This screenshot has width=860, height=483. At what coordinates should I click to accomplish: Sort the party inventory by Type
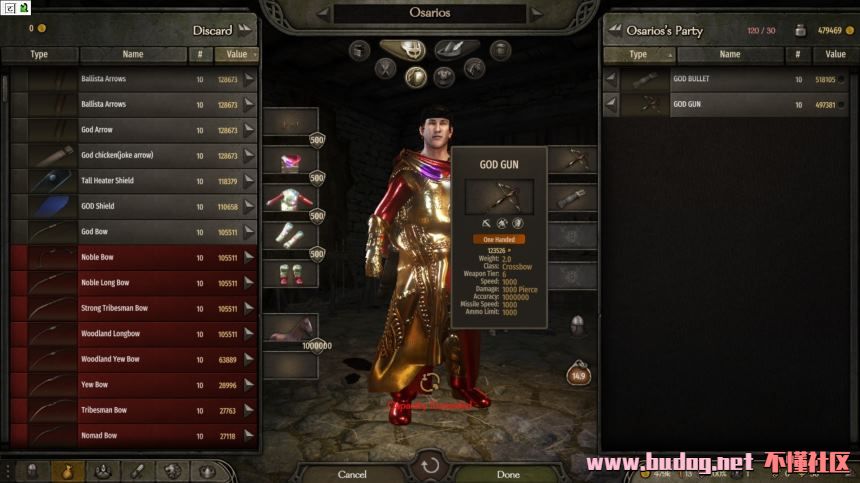638,54
